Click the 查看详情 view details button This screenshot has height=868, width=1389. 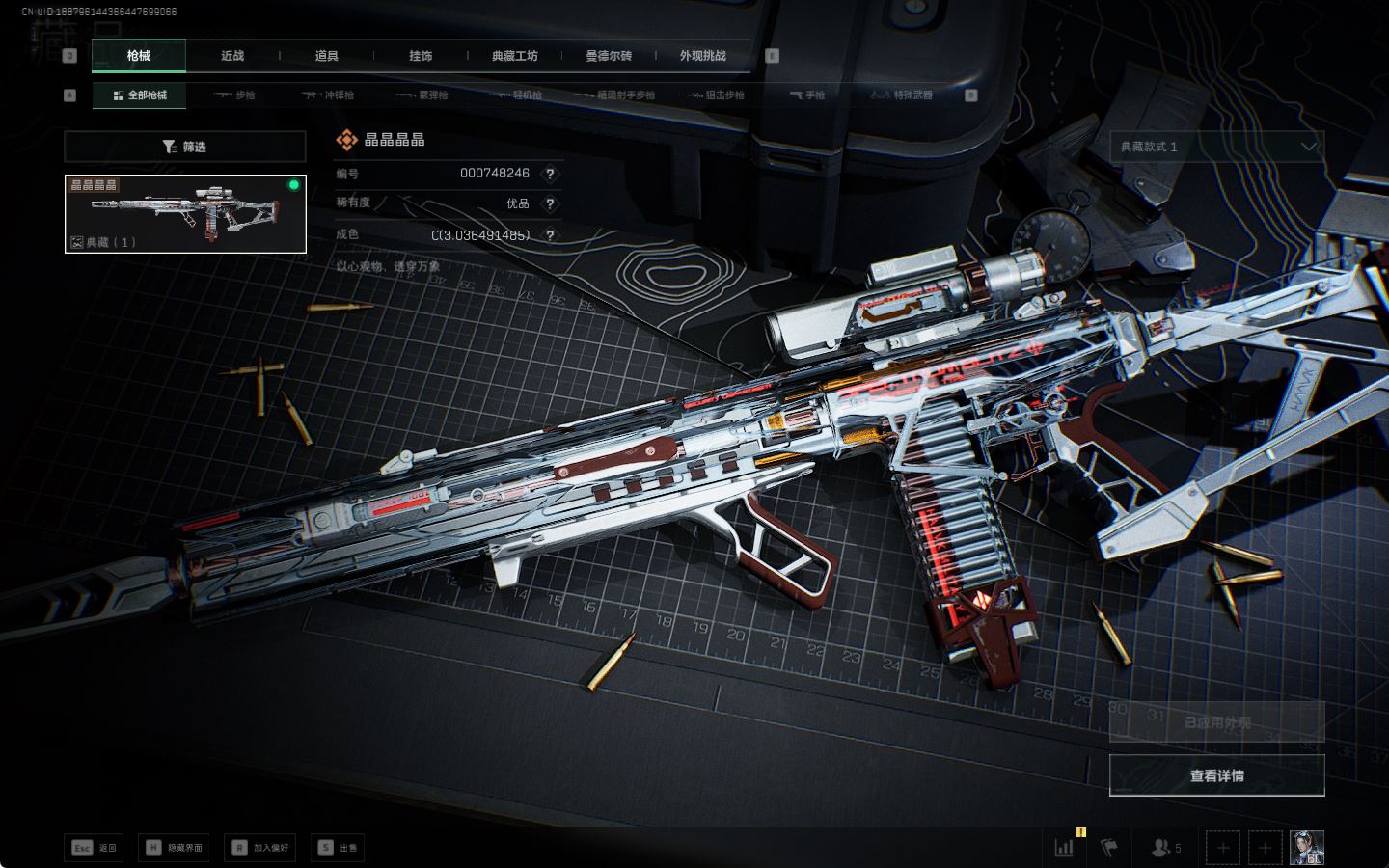1216,775
